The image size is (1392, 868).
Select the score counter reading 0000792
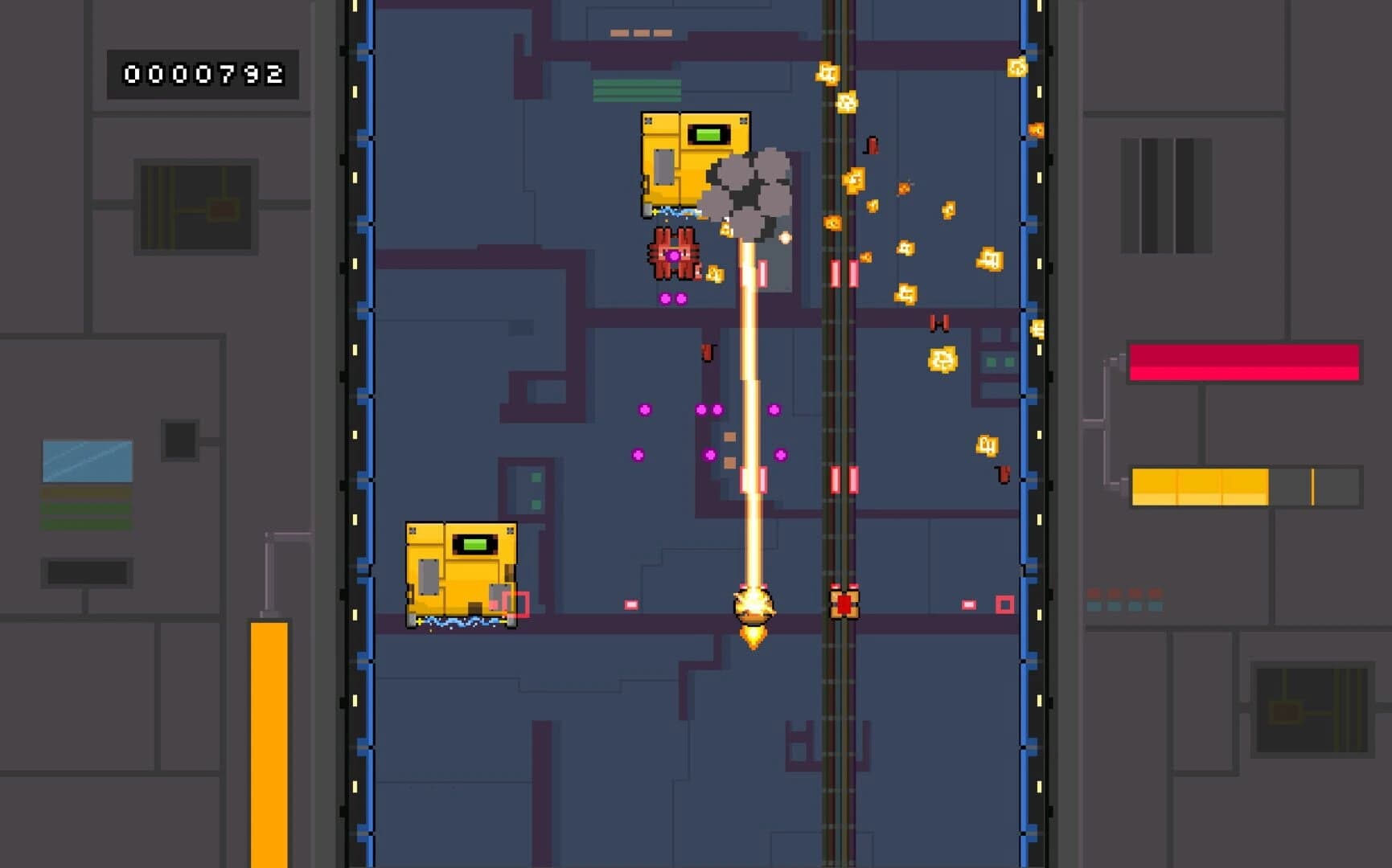pos(202,73)
